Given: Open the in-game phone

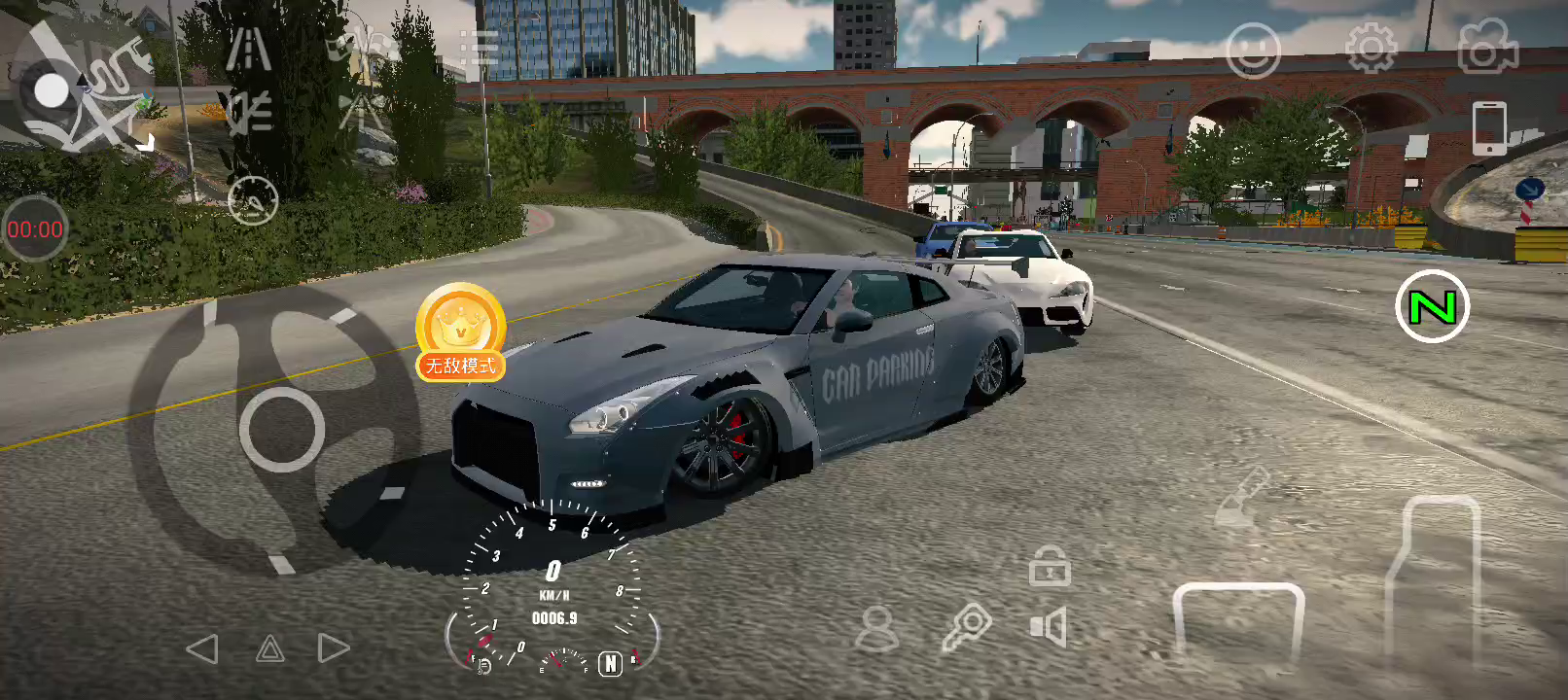Looking at the screenshot, I should click(1489, 127).
